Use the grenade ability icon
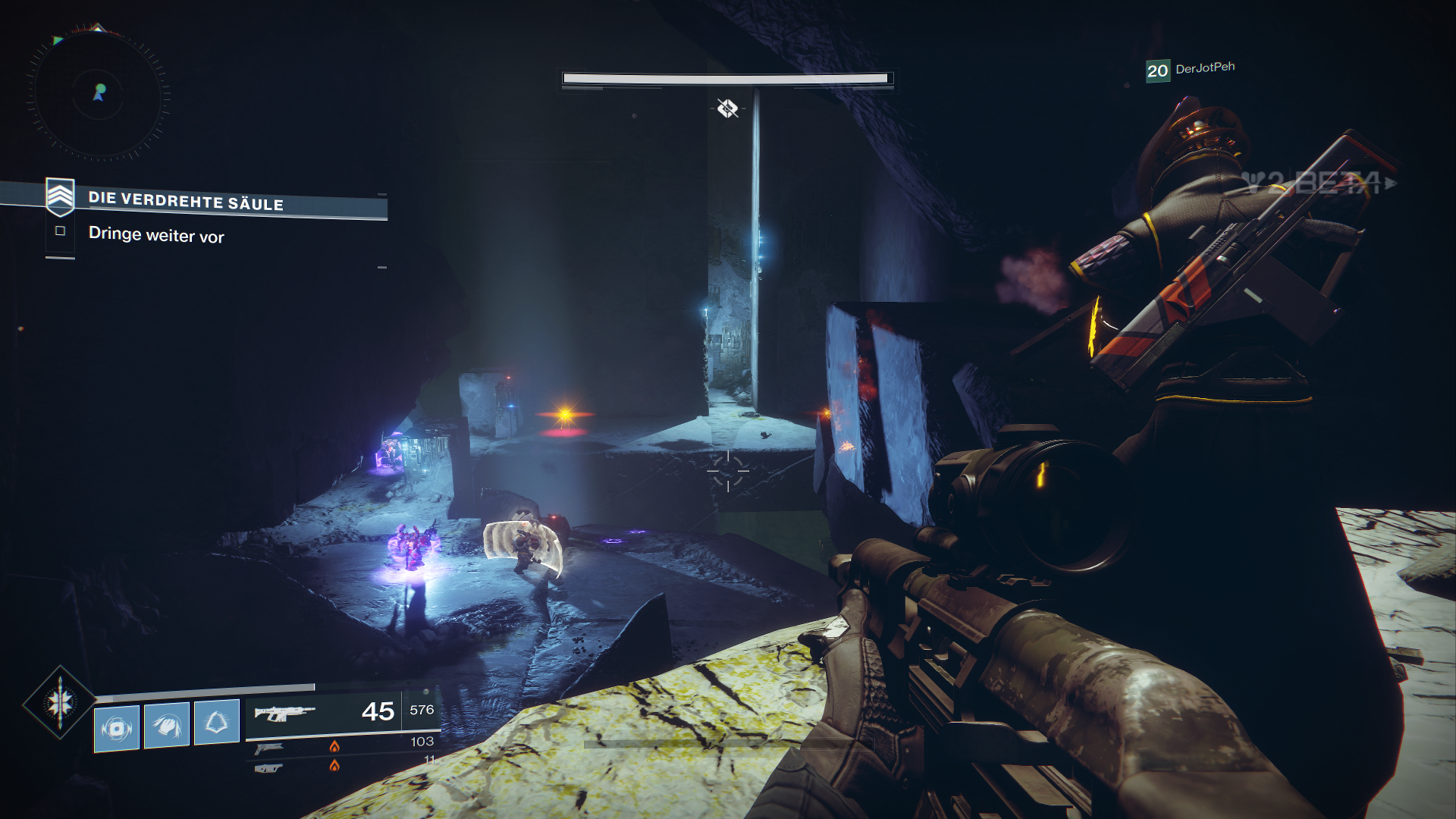The height and width of the screenshot is (819, 1456). (117, 729)
